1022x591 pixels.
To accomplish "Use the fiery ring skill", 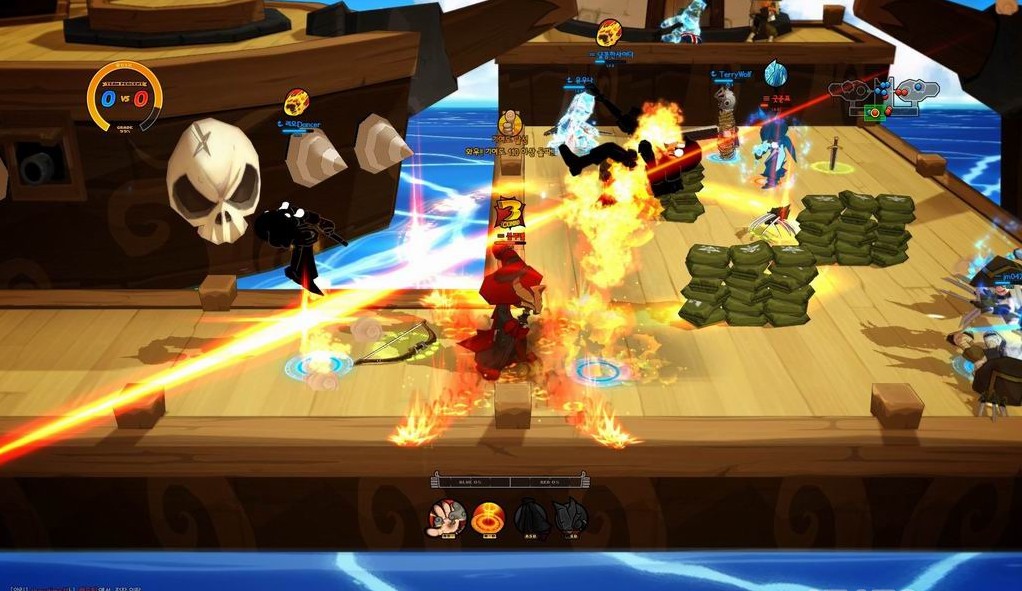I will click(x=488, y=517).
